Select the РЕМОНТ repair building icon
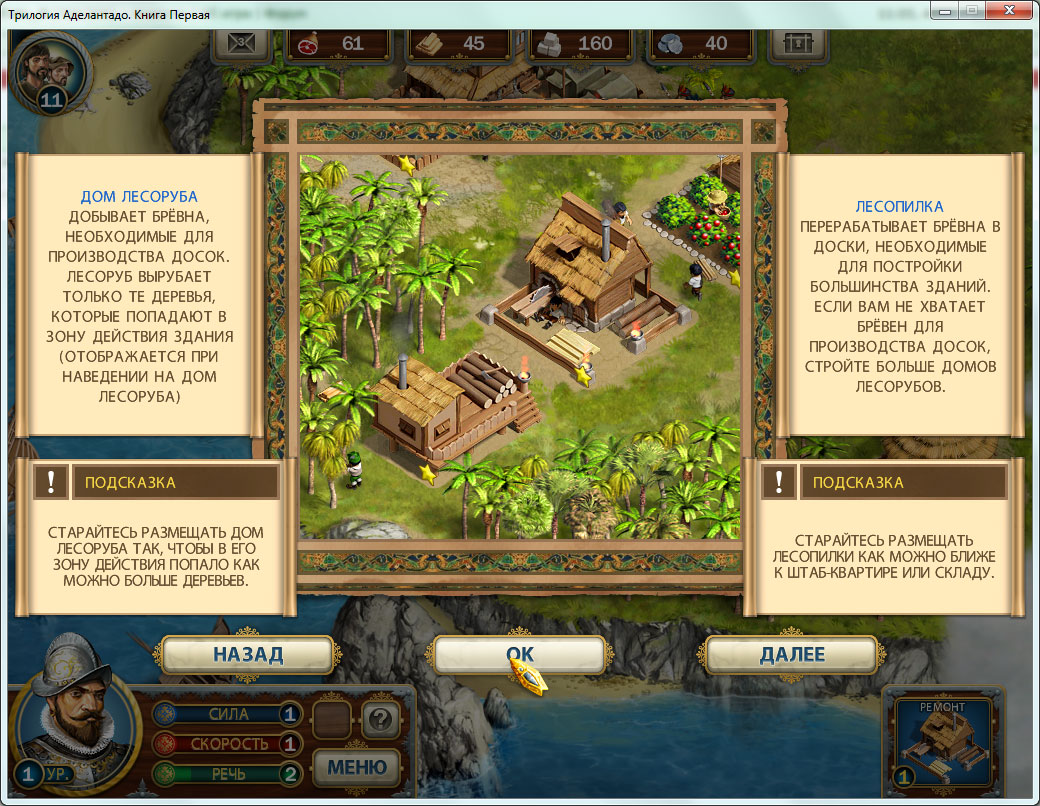Viewport: 1040px width, 806px height. click(x=943, y=741)
